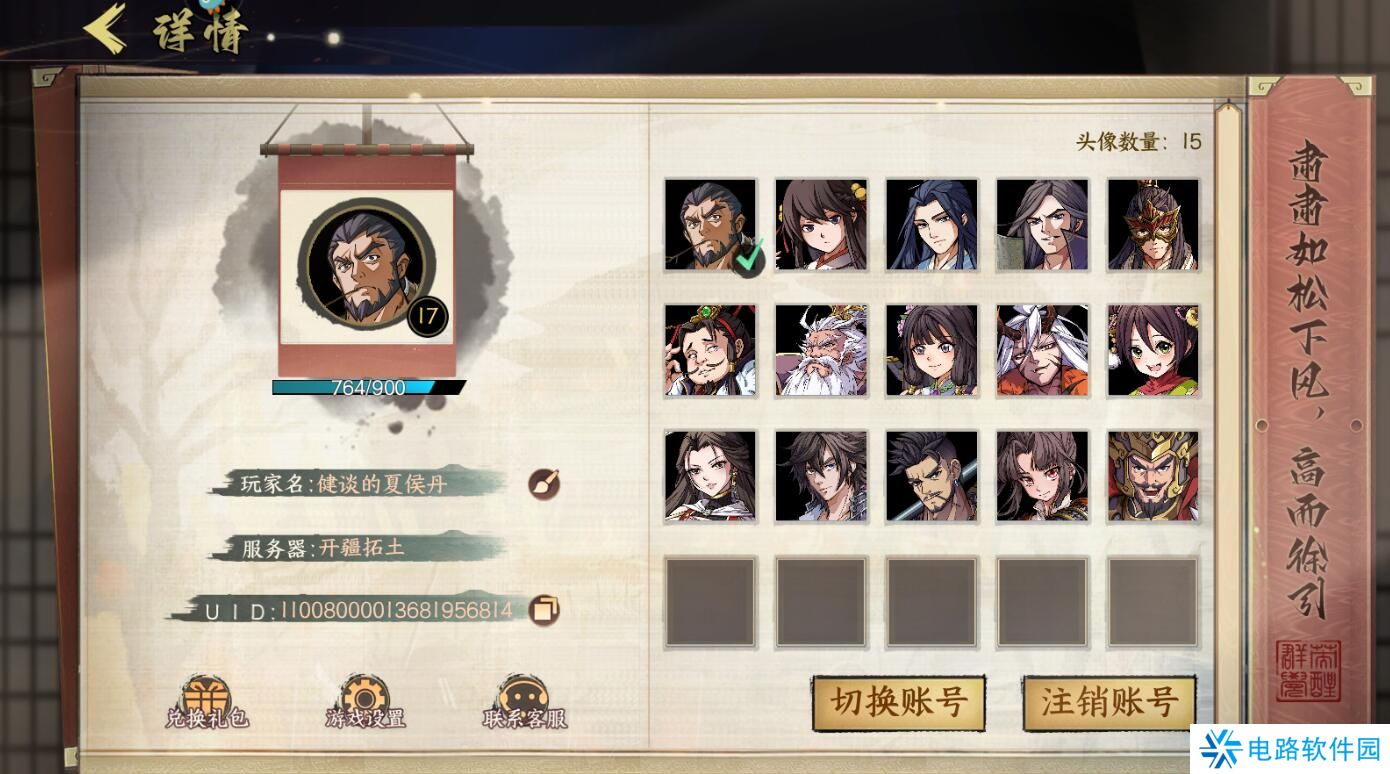Edit player name with the brush icon

tap(544, 485)
